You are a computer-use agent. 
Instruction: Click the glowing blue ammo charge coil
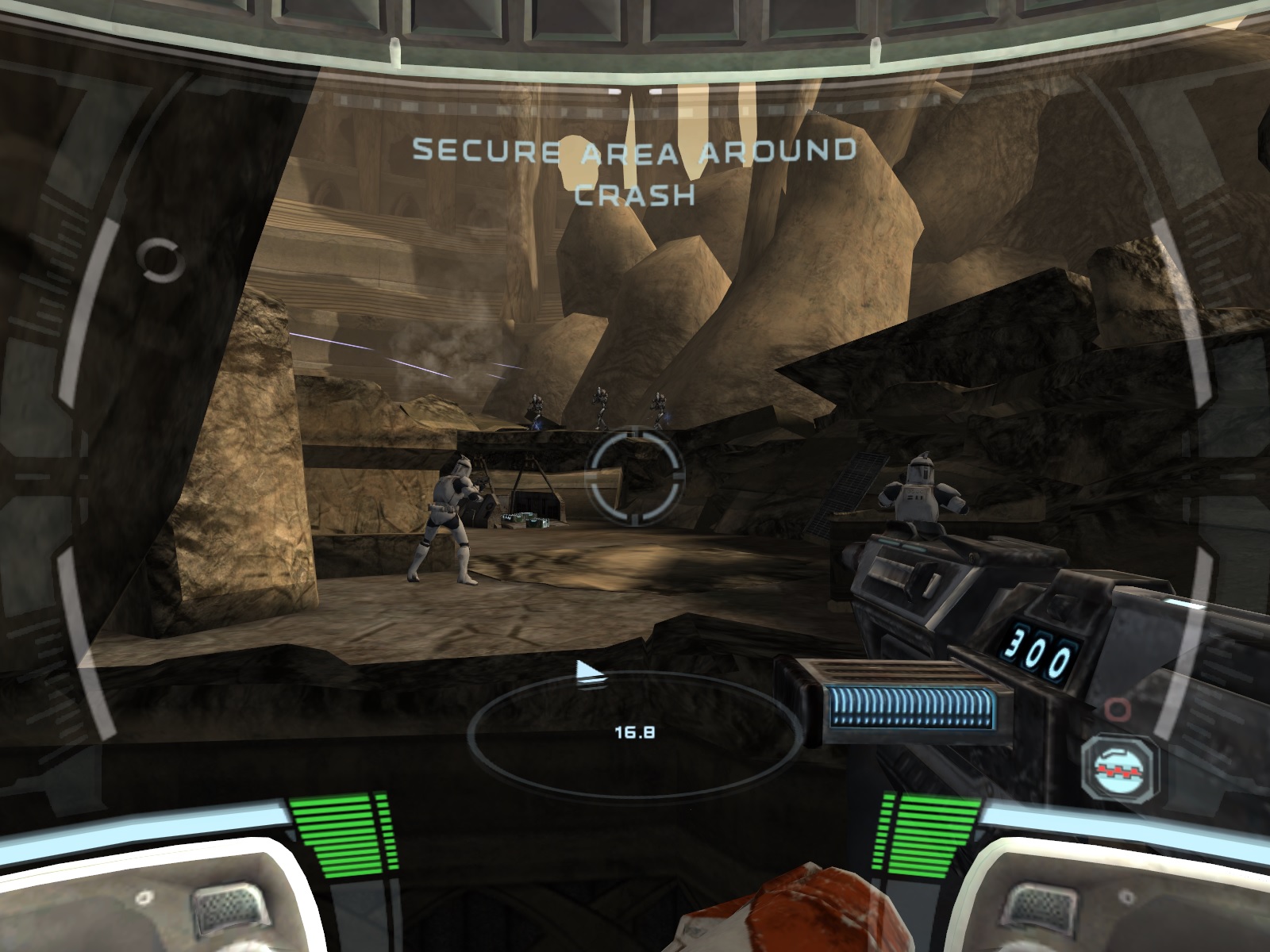tap(909, 706)
